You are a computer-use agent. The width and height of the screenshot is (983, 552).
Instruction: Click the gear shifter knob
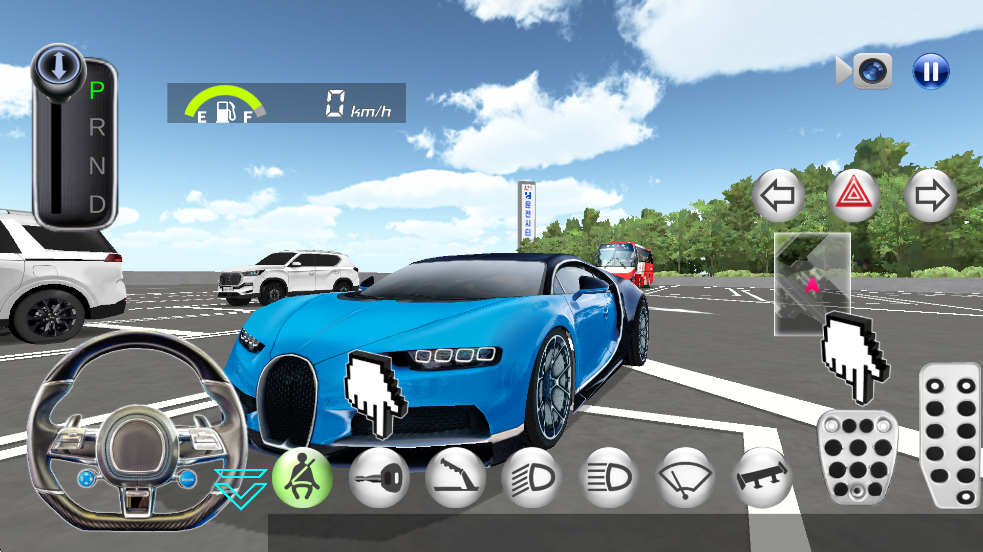[x=59, y=68]
